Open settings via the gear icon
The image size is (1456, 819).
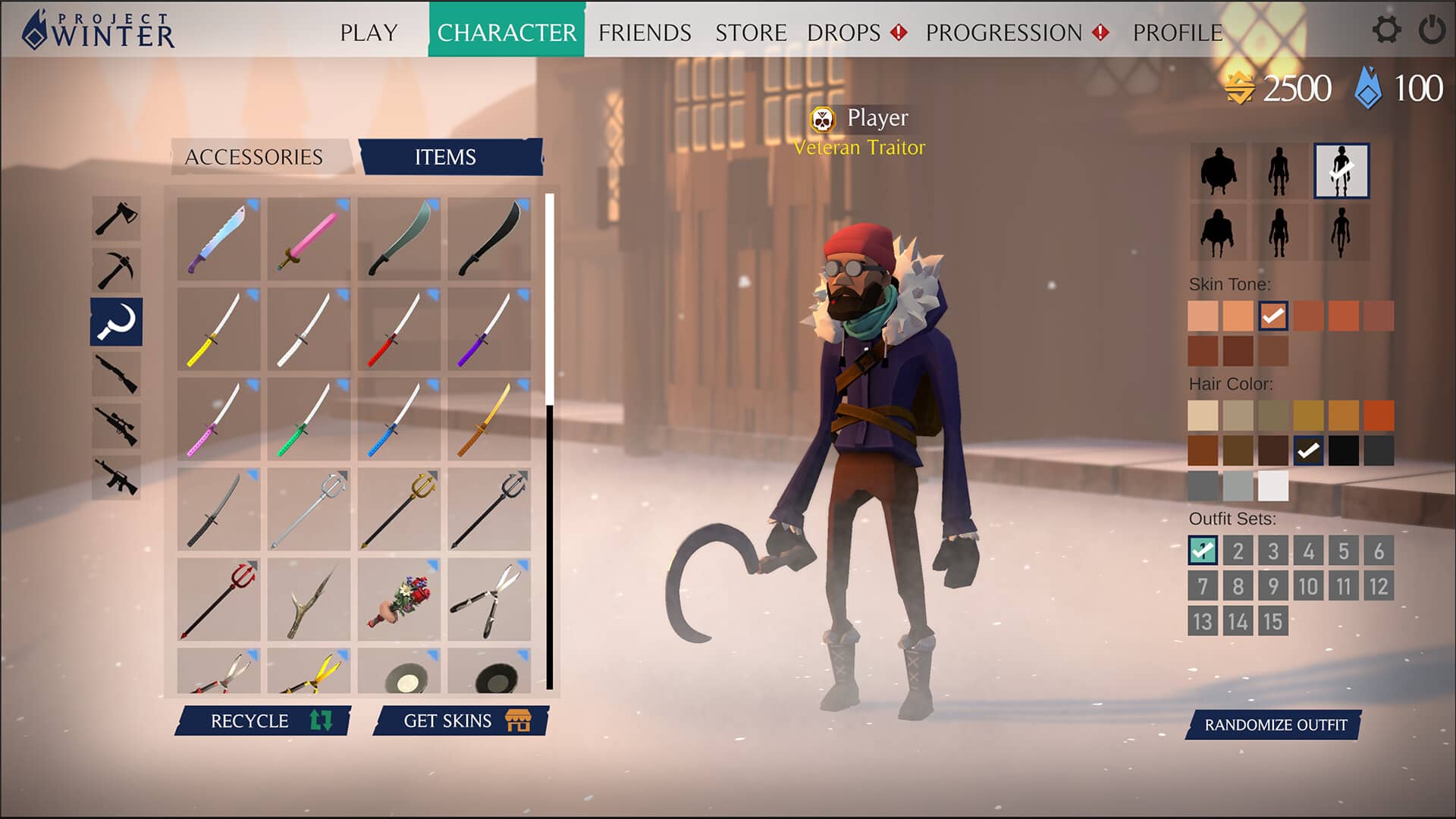(1386, 30)
